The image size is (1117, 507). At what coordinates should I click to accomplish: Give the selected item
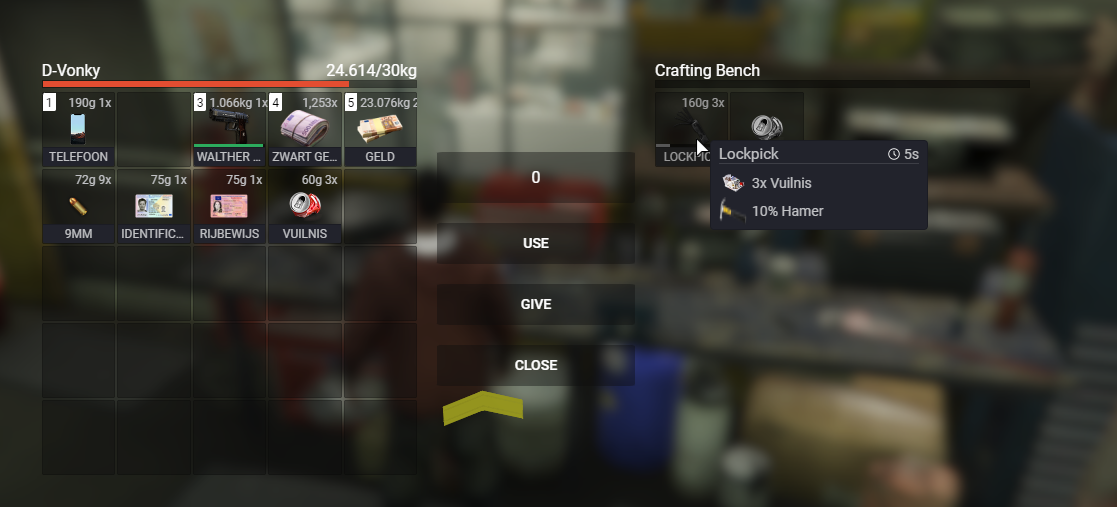(x=536, y=304)
